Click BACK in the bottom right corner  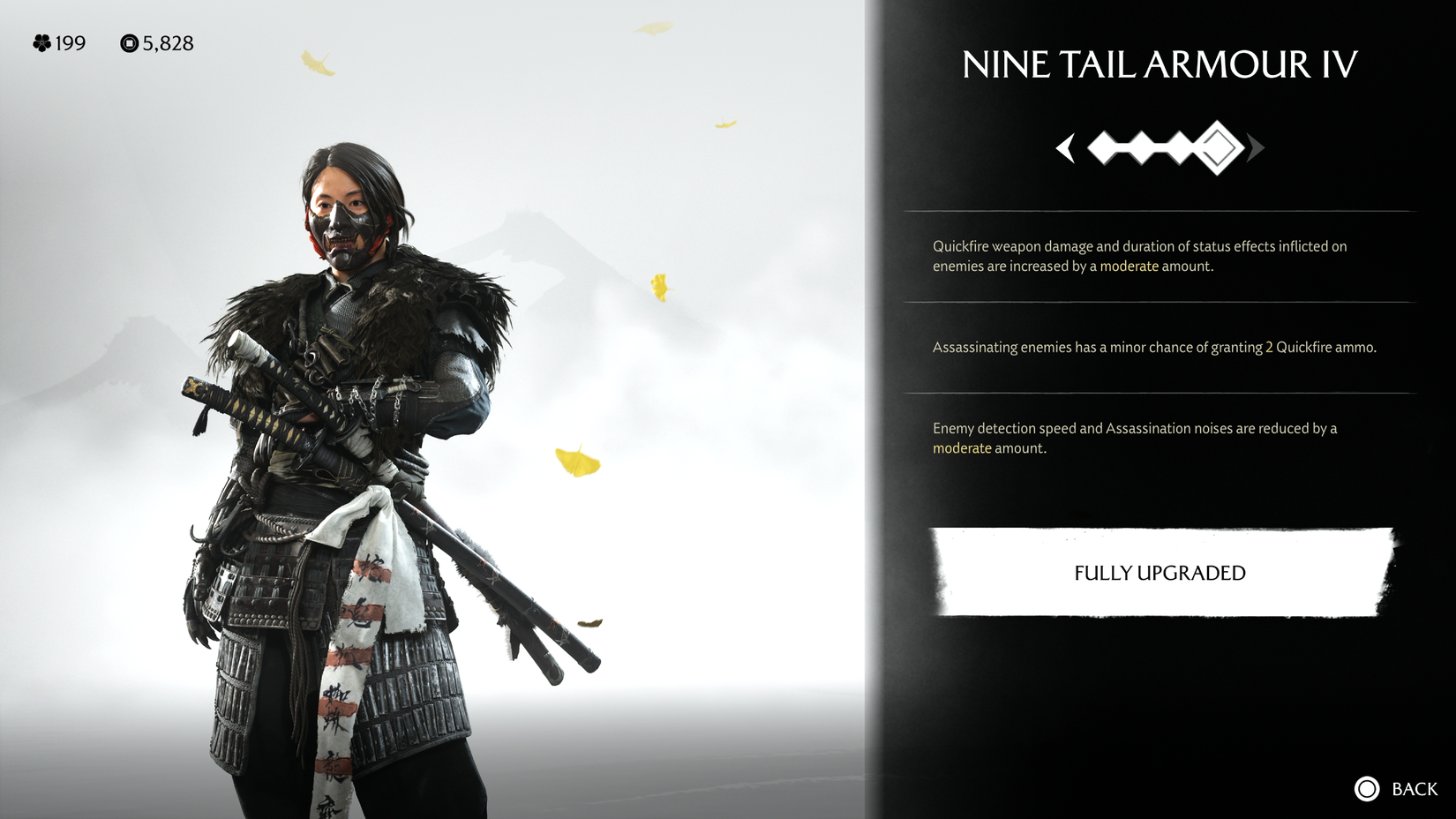1413,789
